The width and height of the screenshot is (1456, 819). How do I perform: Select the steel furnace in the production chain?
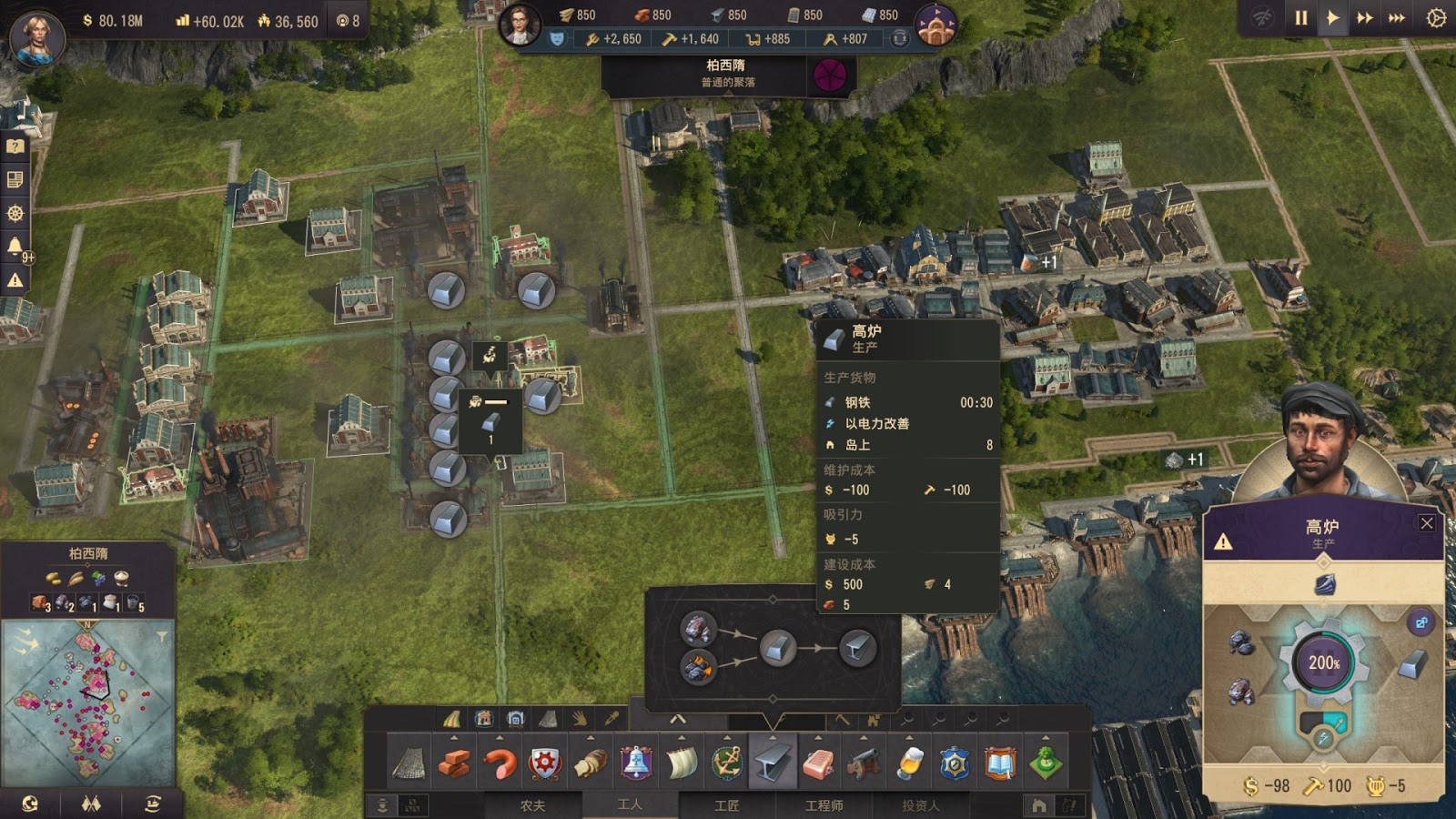point(777,648)
